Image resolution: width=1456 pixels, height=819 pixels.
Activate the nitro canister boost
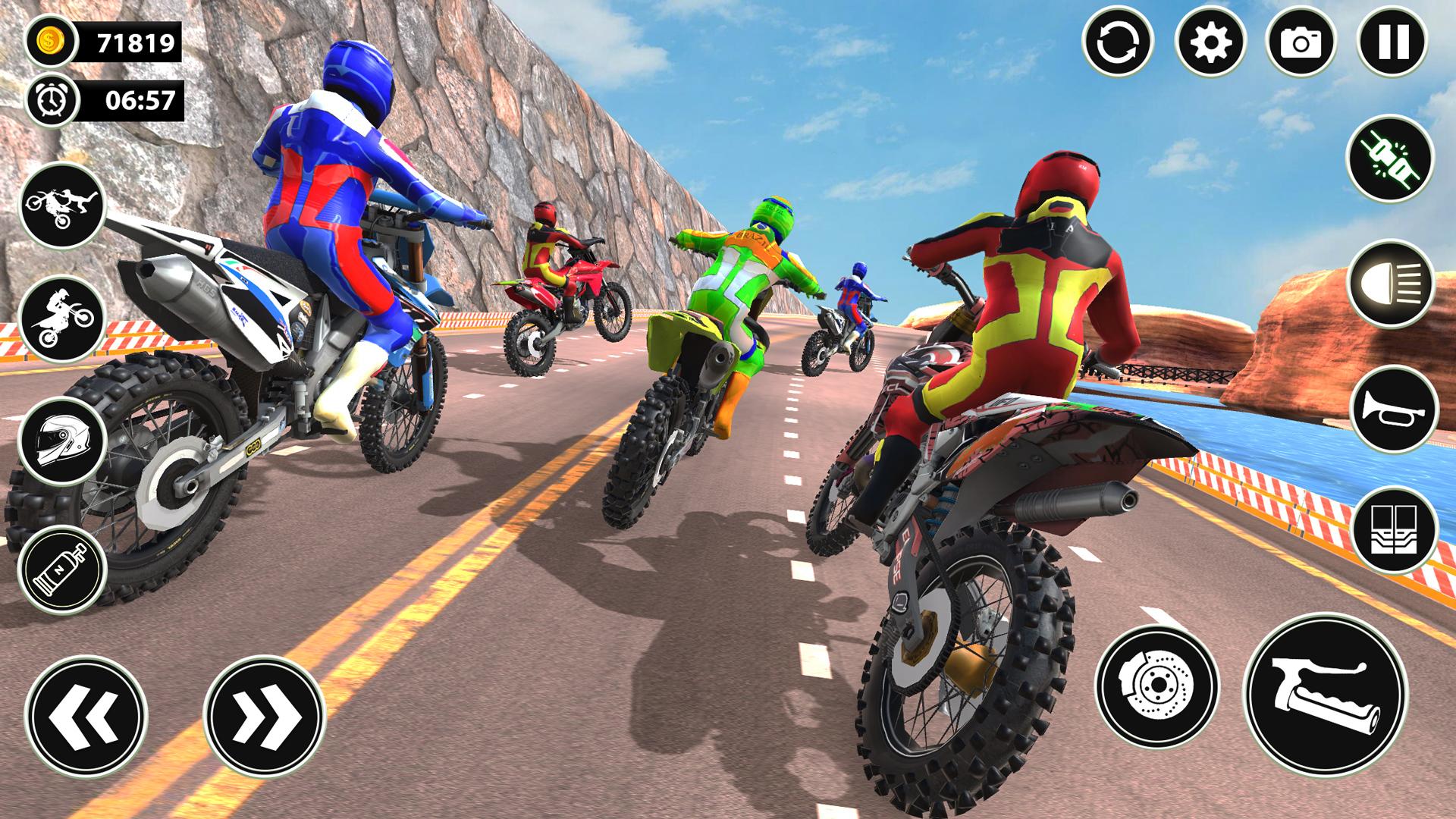coord(62,569)
